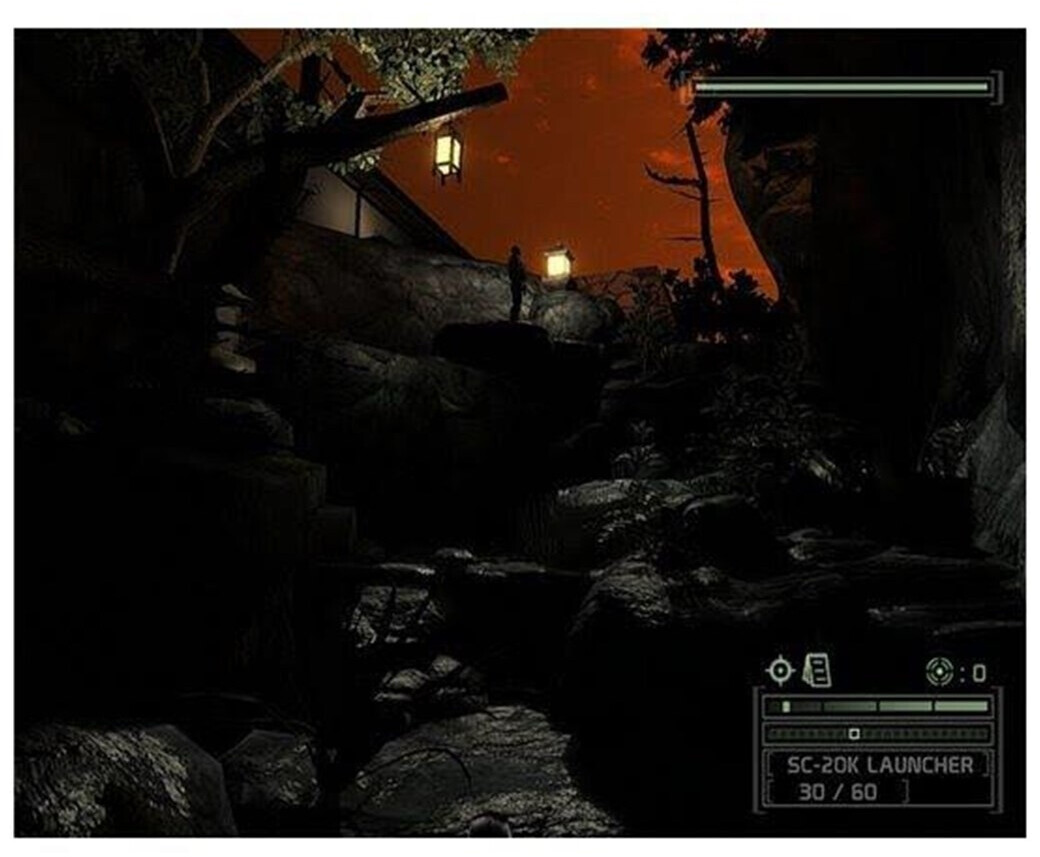
Task: Select the SC-20K LAUNCHER weapon label
Action: pyautogui.click(x=879, y=765)
